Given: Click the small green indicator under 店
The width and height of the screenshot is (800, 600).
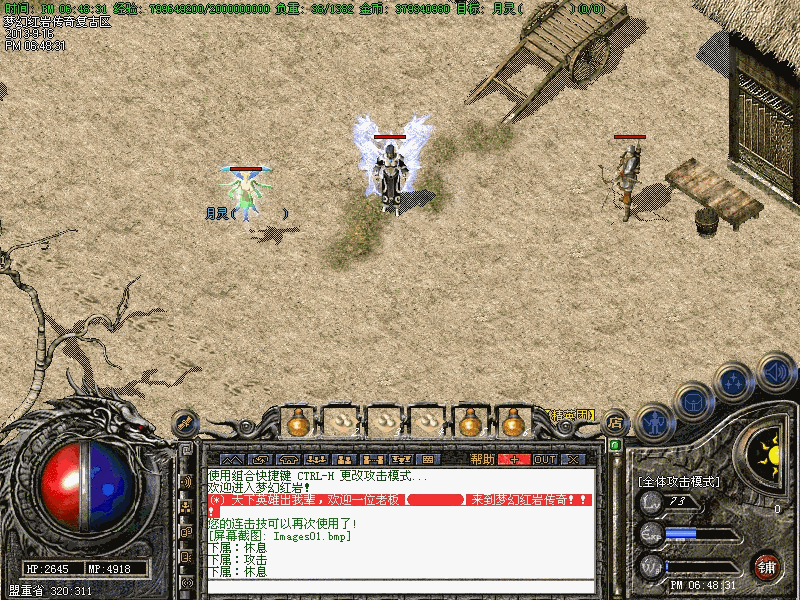Looking at the screenshot, I should coord(615,444).
